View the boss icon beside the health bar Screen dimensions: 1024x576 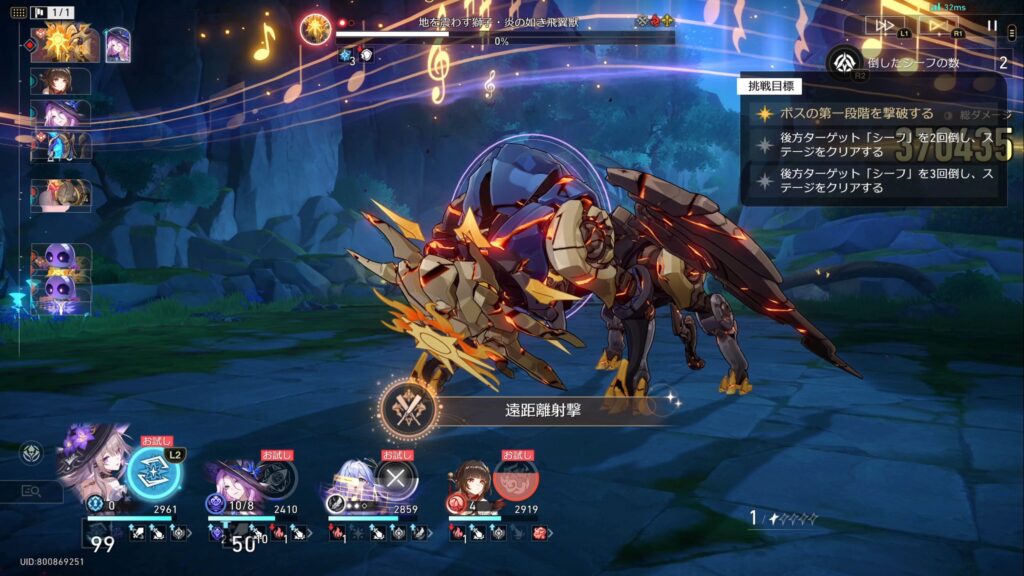tap(316, 28)
